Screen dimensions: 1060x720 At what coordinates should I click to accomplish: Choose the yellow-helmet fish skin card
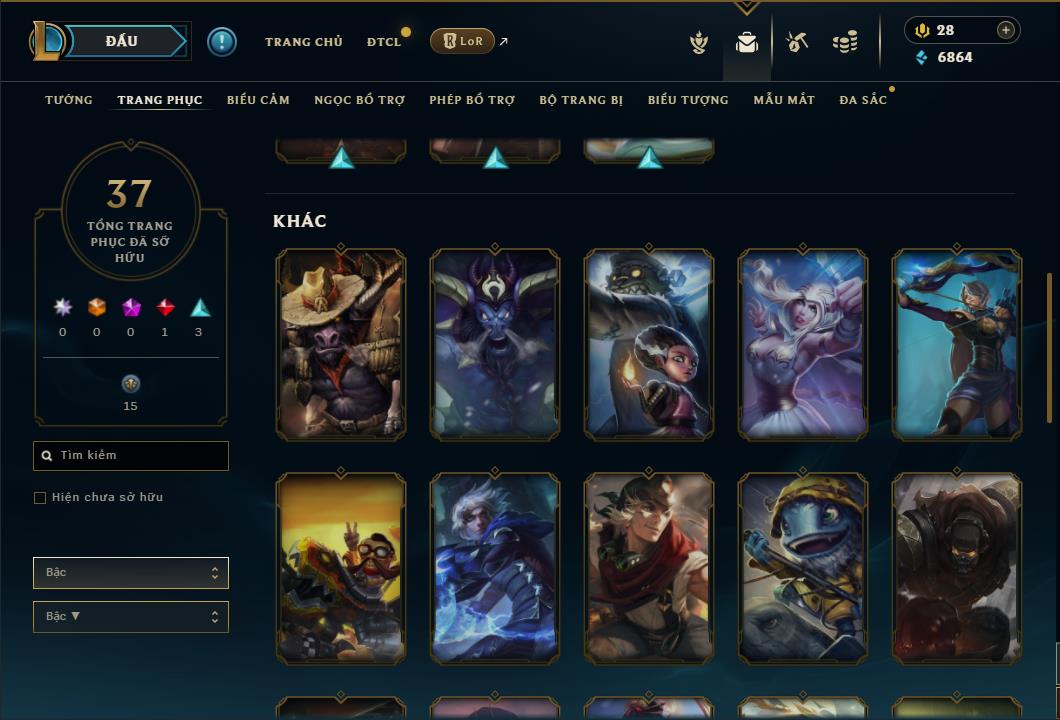803,569
